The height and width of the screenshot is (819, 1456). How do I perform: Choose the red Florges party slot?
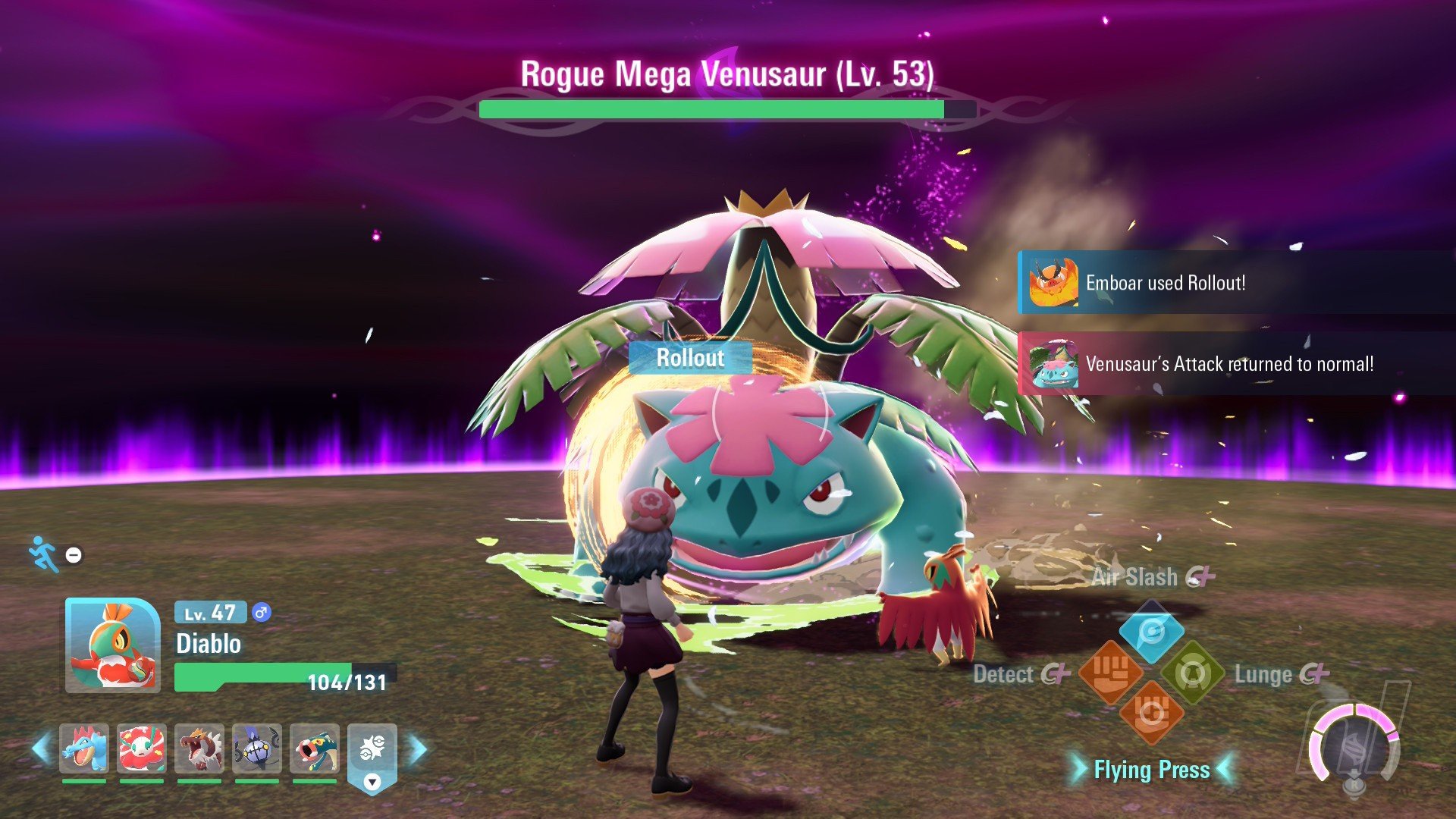click(142, 748)
